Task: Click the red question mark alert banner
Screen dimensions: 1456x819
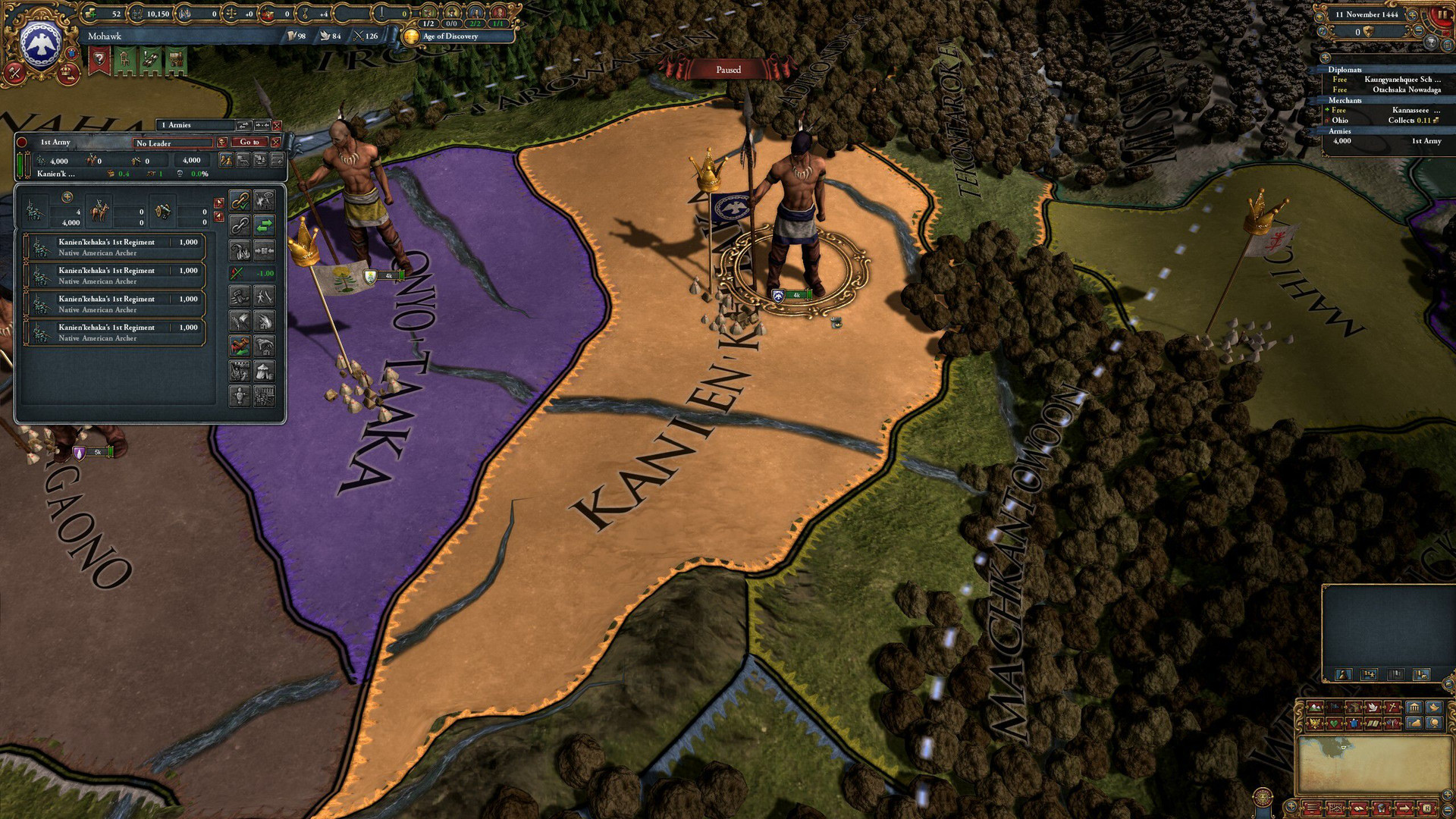Action: (99, 61)
